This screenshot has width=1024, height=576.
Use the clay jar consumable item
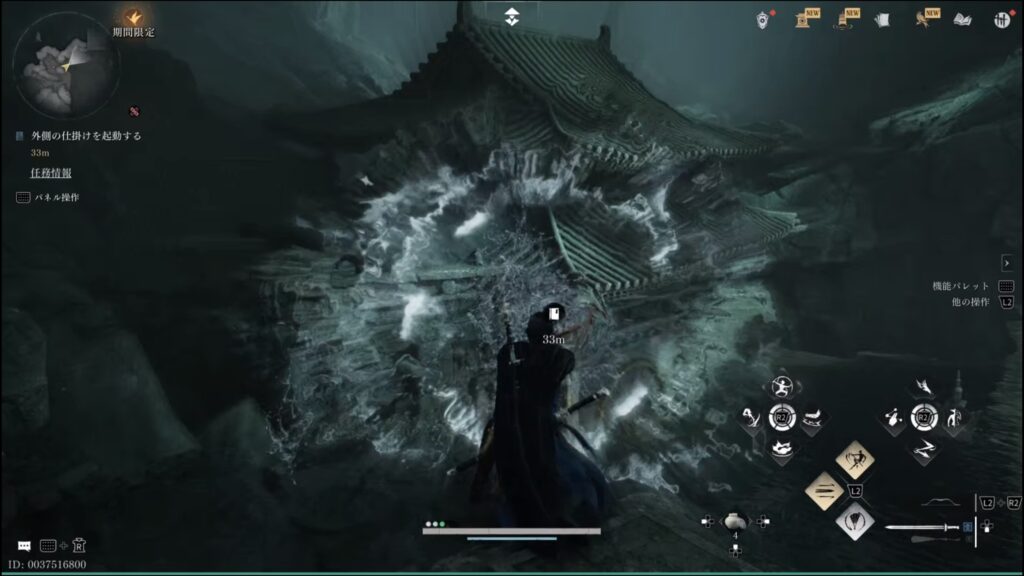[735, 520]
